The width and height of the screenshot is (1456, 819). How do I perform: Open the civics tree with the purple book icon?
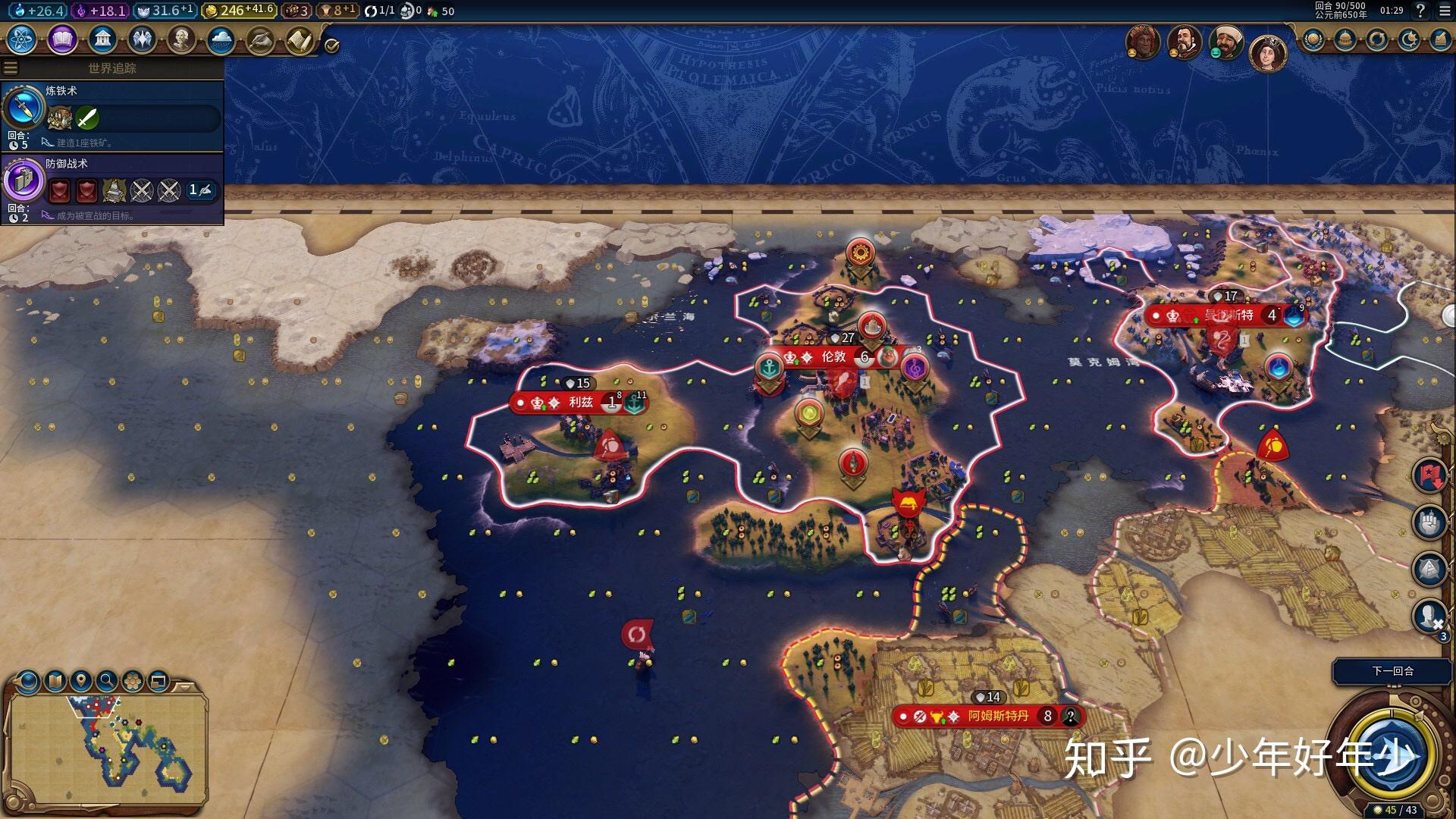[62, 39]
